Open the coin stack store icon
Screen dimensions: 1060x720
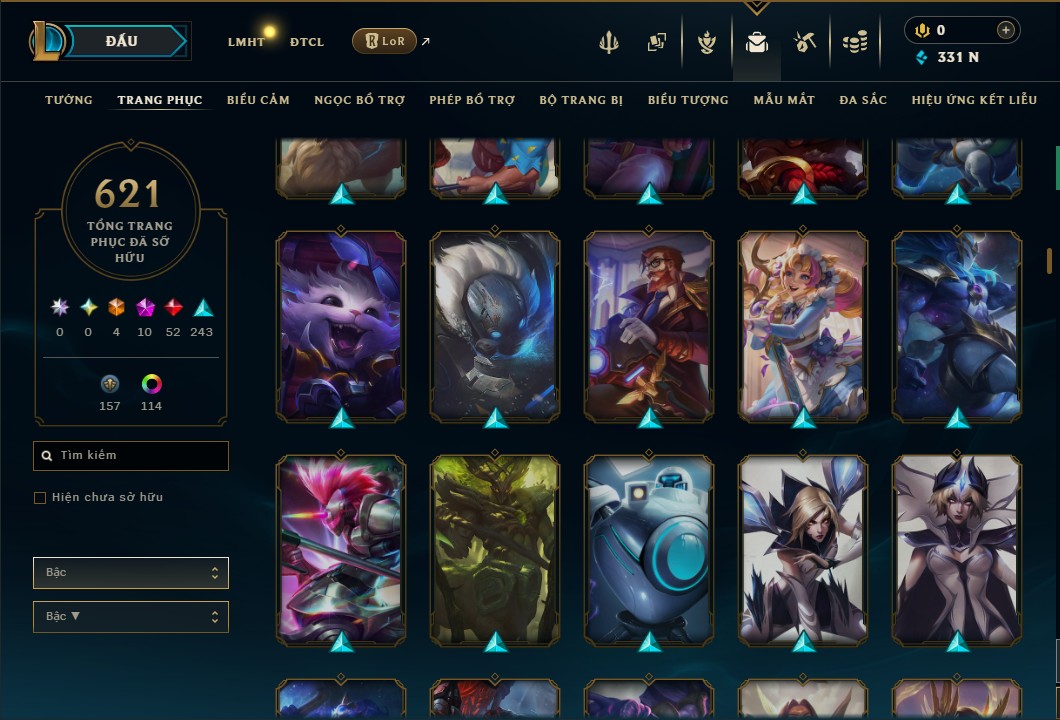(854, 42)
